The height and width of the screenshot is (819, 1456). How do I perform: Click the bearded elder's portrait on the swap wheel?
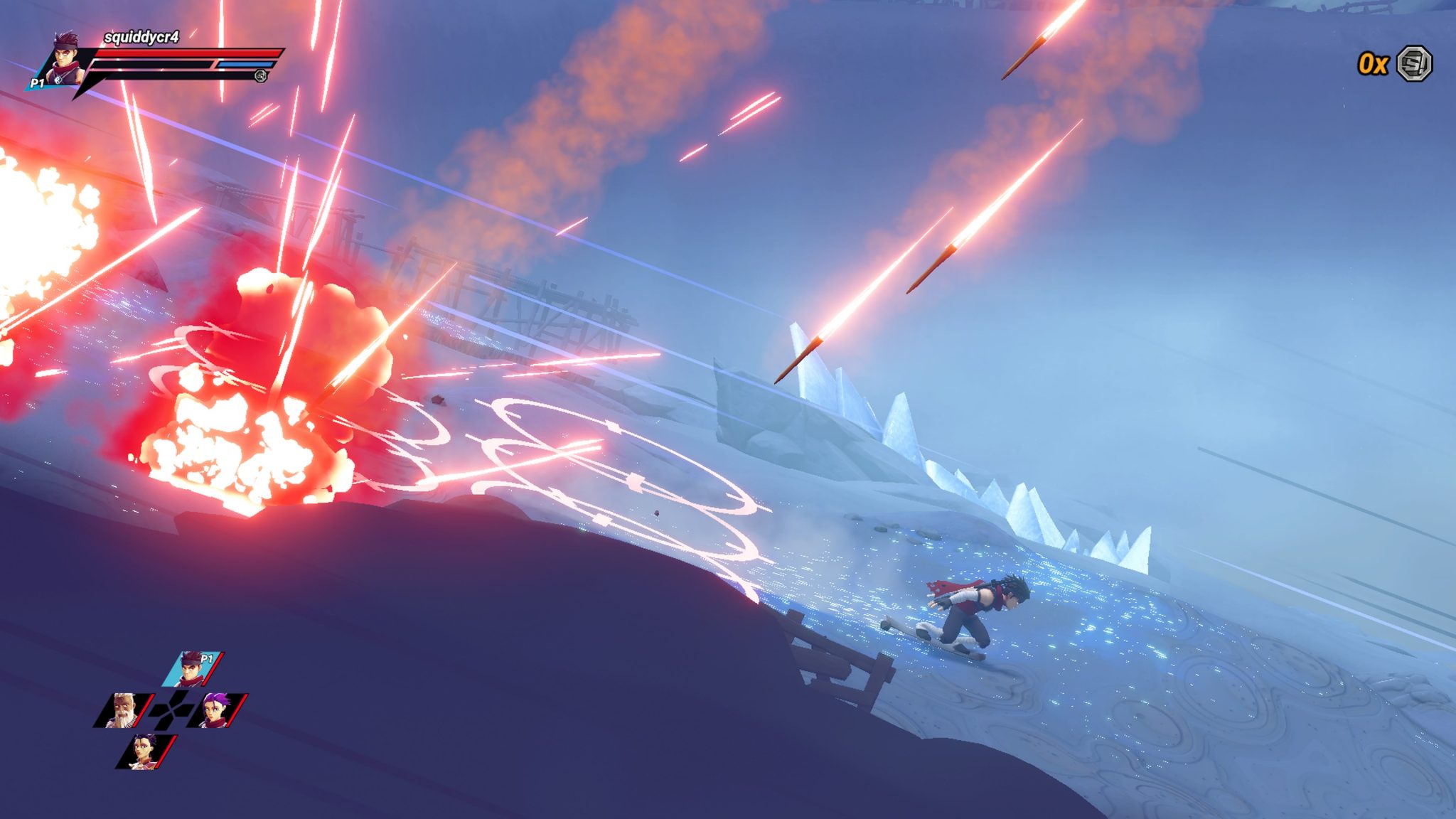pos(123,711)
